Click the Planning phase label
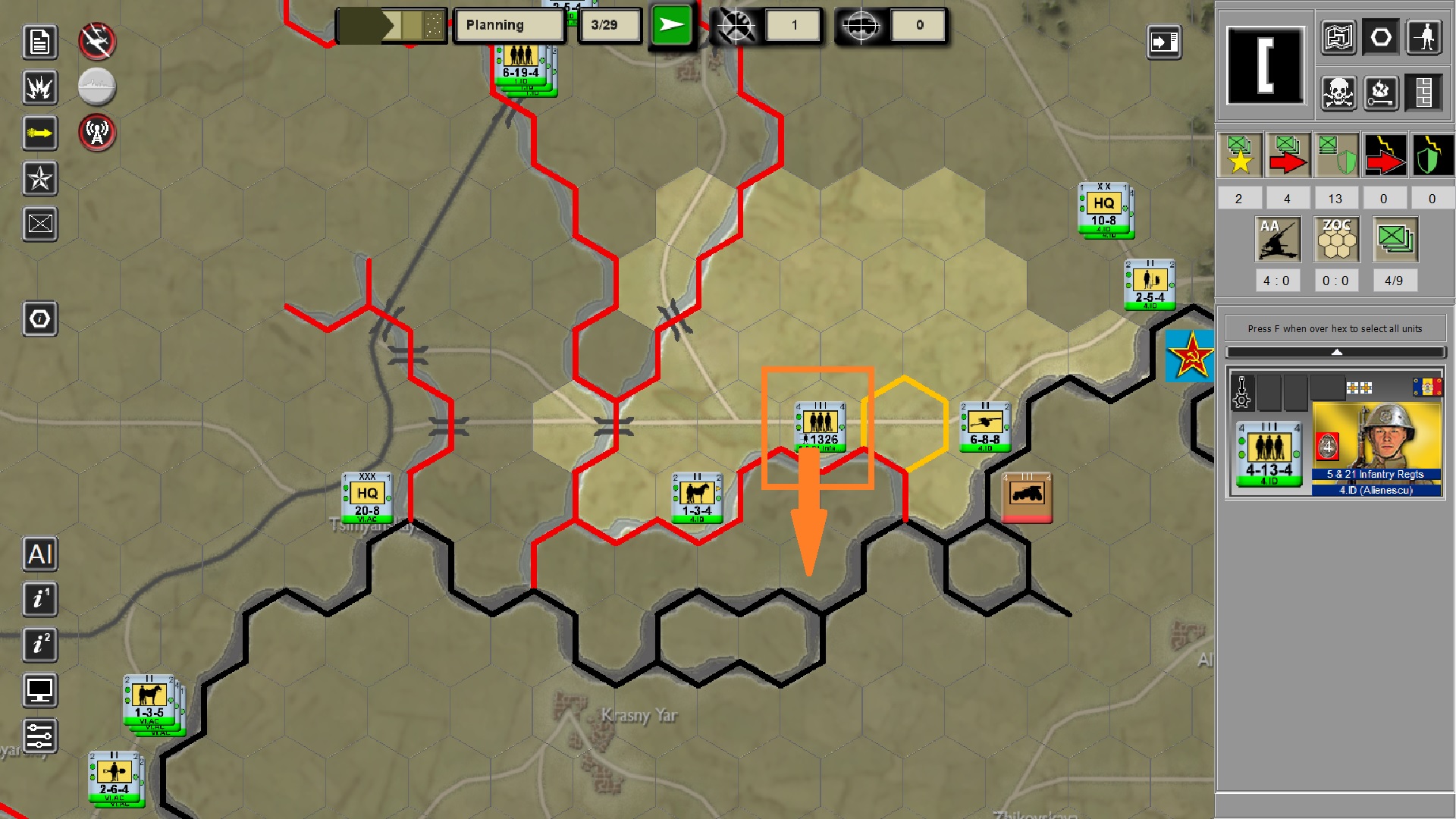The width and height of the screenshot is (1456, 819). tap(508, 25)
